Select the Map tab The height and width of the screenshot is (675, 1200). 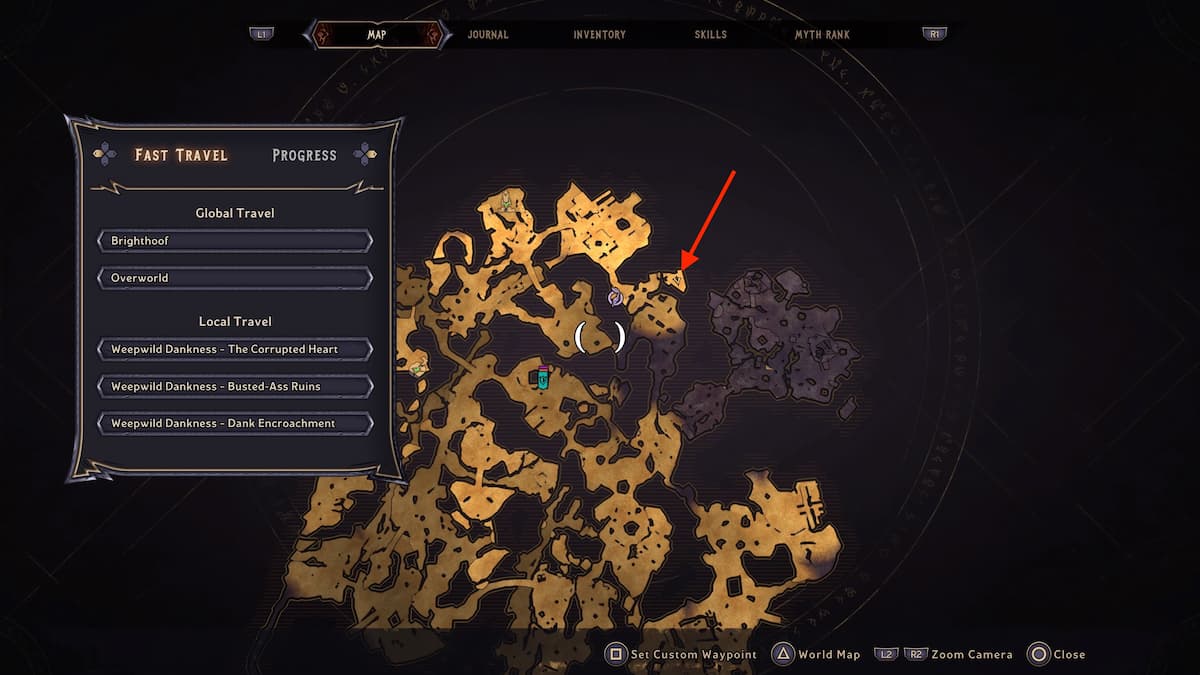[x=376, y=35]
